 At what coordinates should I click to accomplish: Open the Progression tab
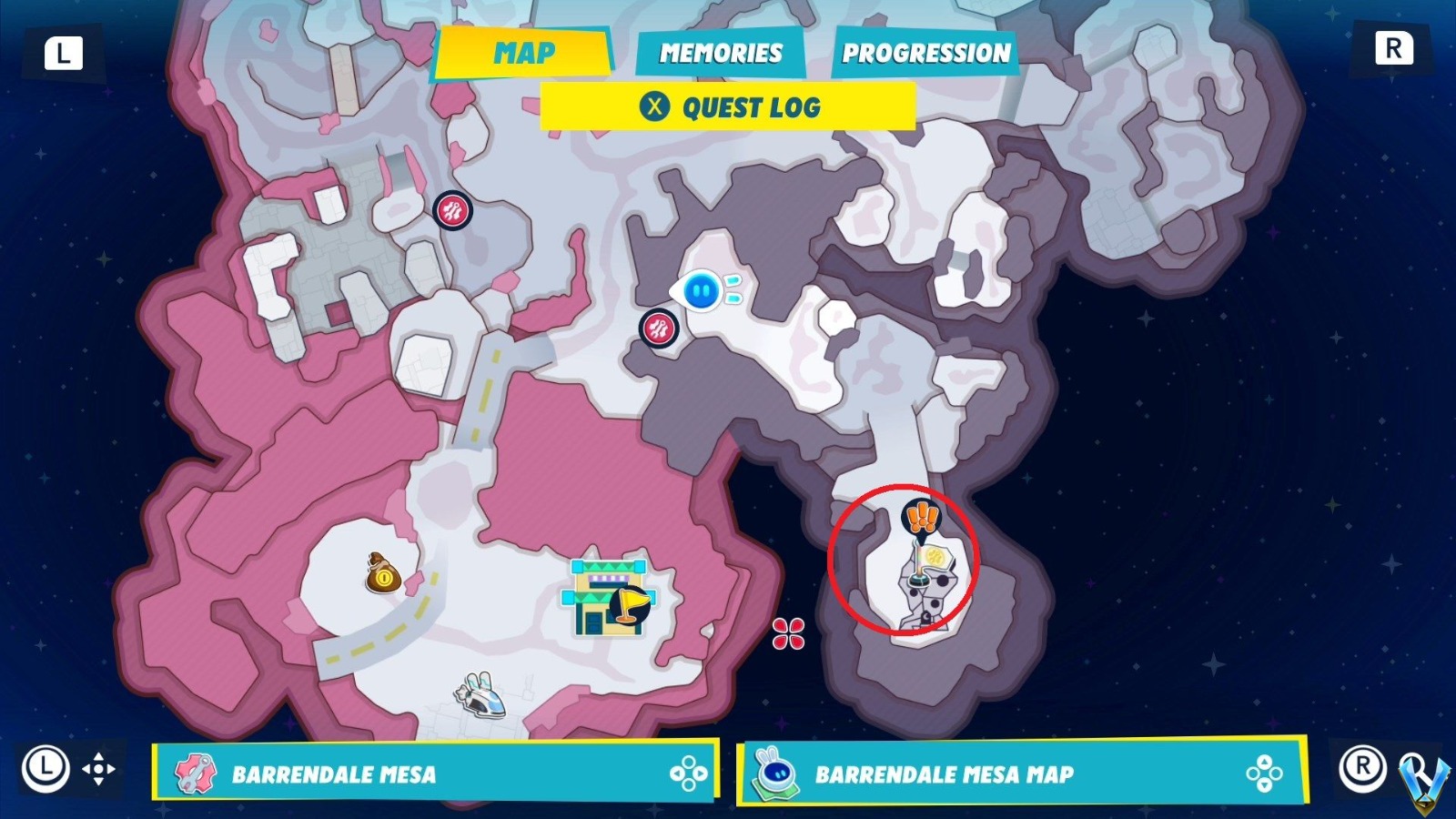pos(925,55)
